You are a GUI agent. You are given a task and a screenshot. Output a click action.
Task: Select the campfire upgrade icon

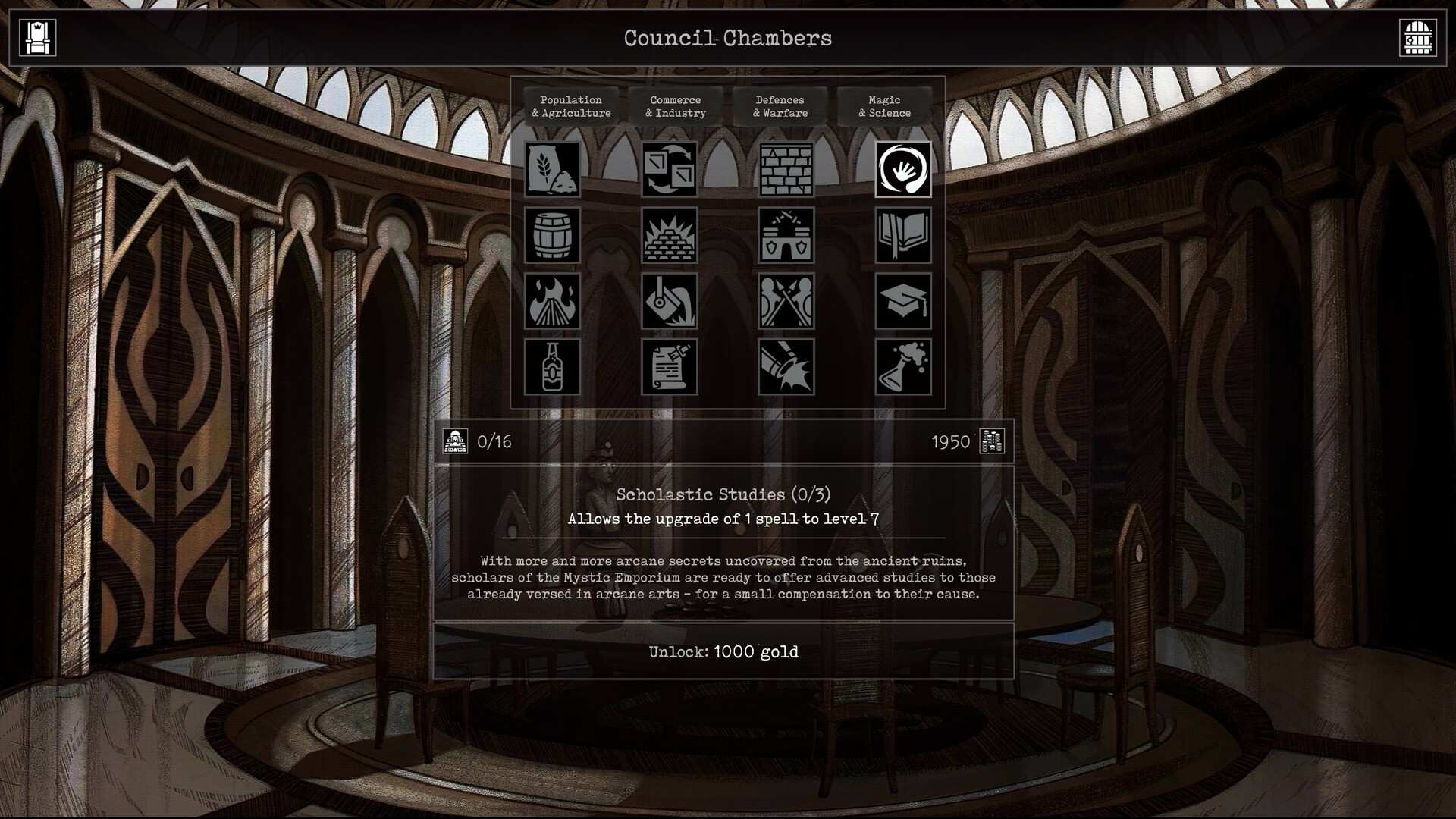pyautogui.click(x=552, y=301)
